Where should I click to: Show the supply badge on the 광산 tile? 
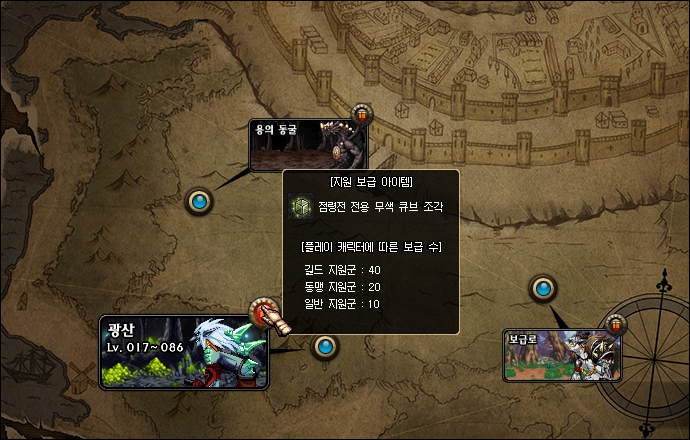[x=262, y=311]
